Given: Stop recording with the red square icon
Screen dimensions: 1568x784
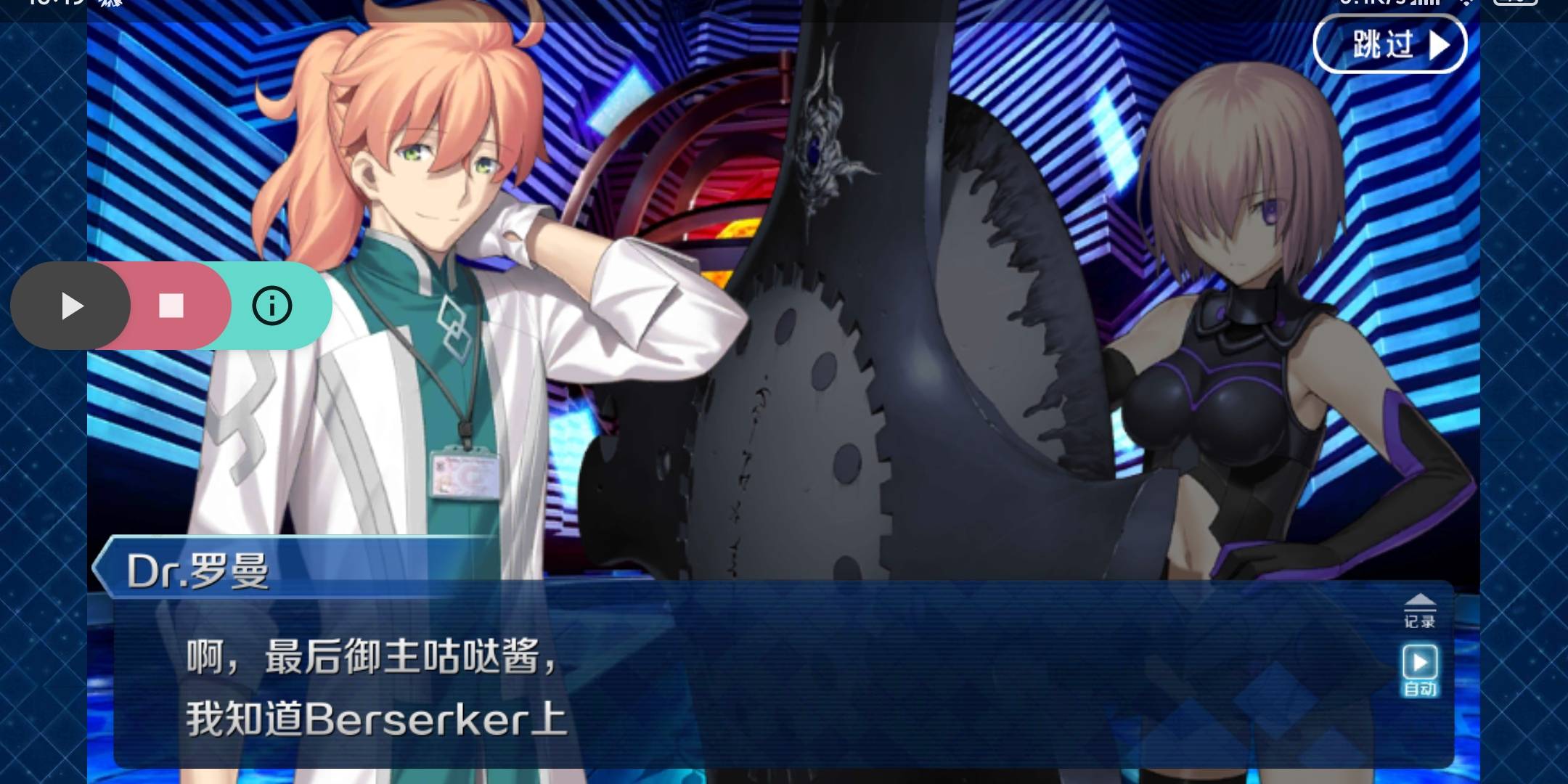Looking at the screenshot, I should (171, 306).
